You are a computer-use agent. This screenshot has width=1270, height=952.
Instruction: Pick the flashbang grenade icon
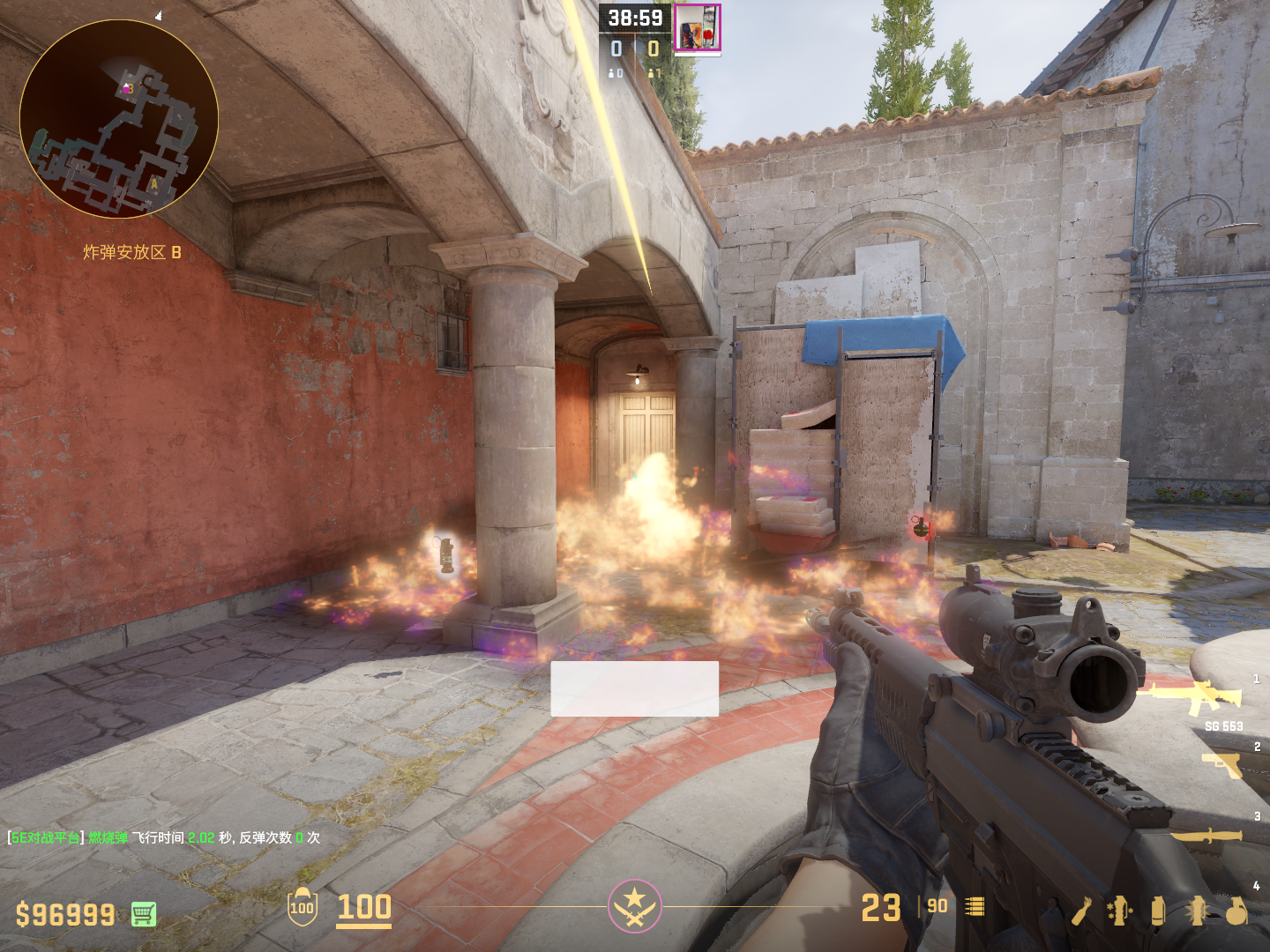tap(1197, 911)
